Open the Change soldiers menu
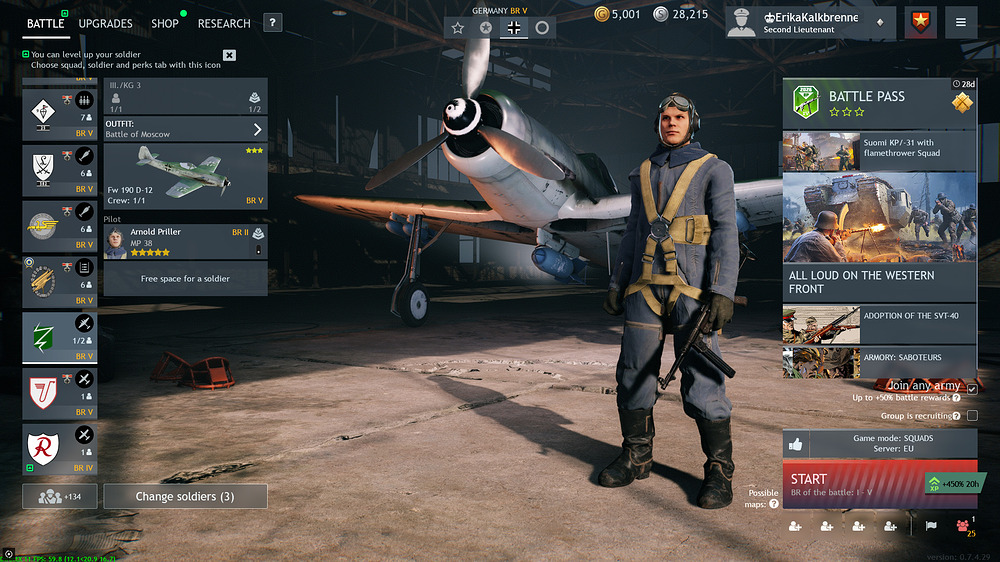This screenshot has height=562, width=1000. (186, 496)
